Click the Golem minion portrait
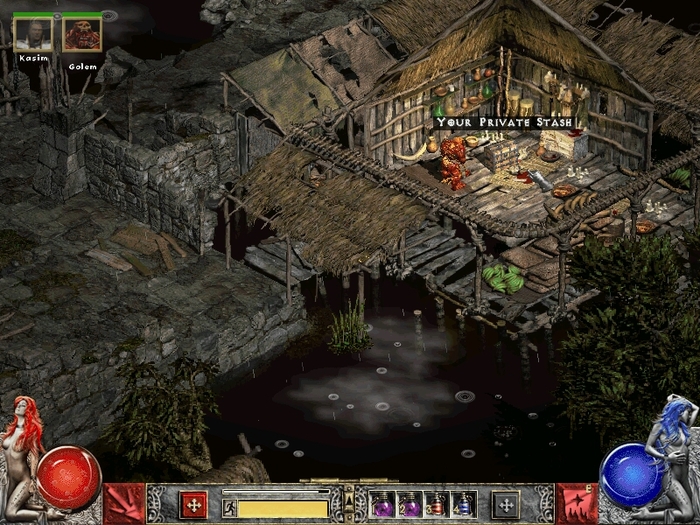Image resolution: width=700 pixels, height=525 pixels. click(x=82, y=35)
